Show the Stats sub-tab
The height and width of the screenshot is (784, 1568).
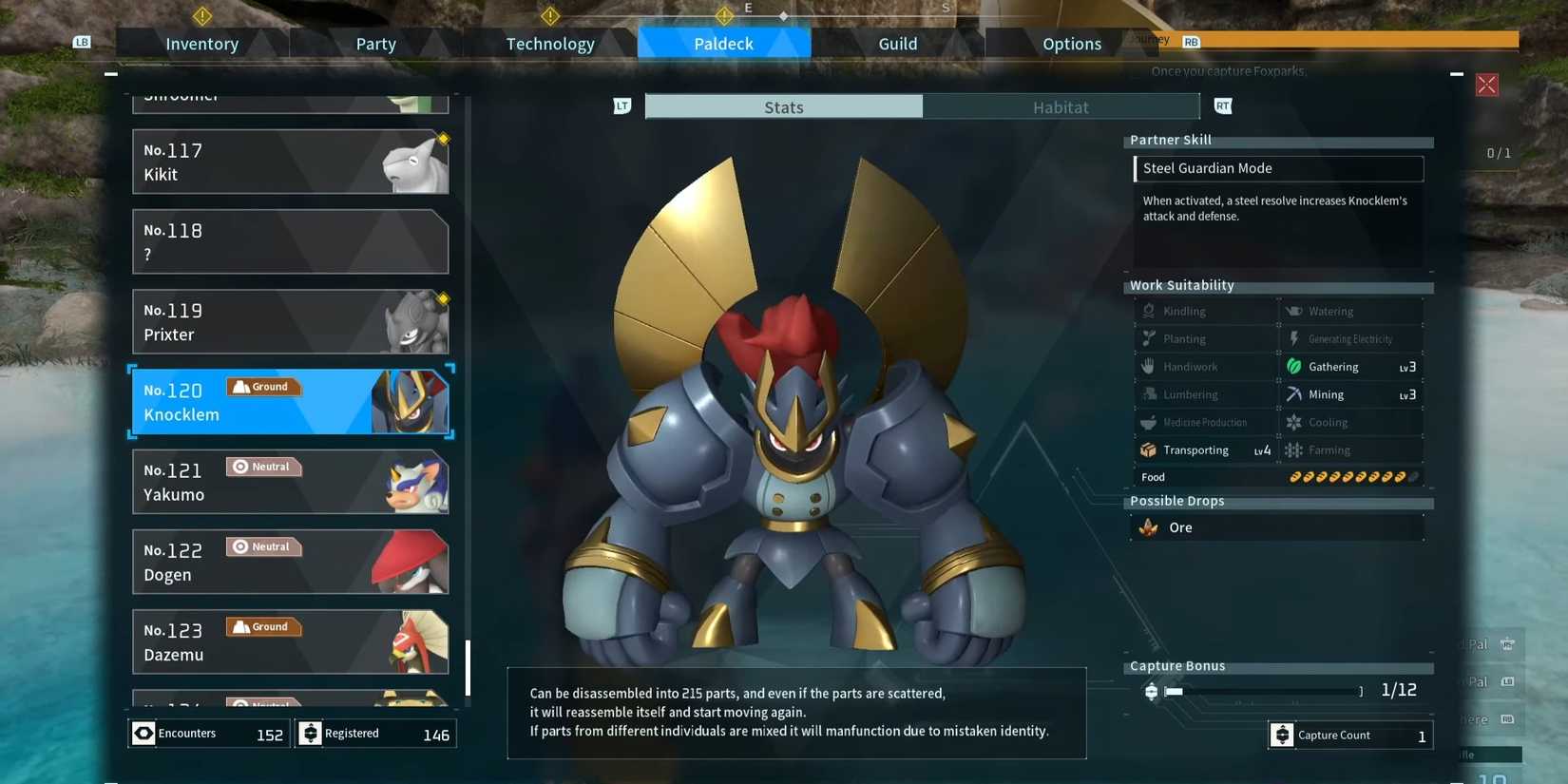(783, 107)
